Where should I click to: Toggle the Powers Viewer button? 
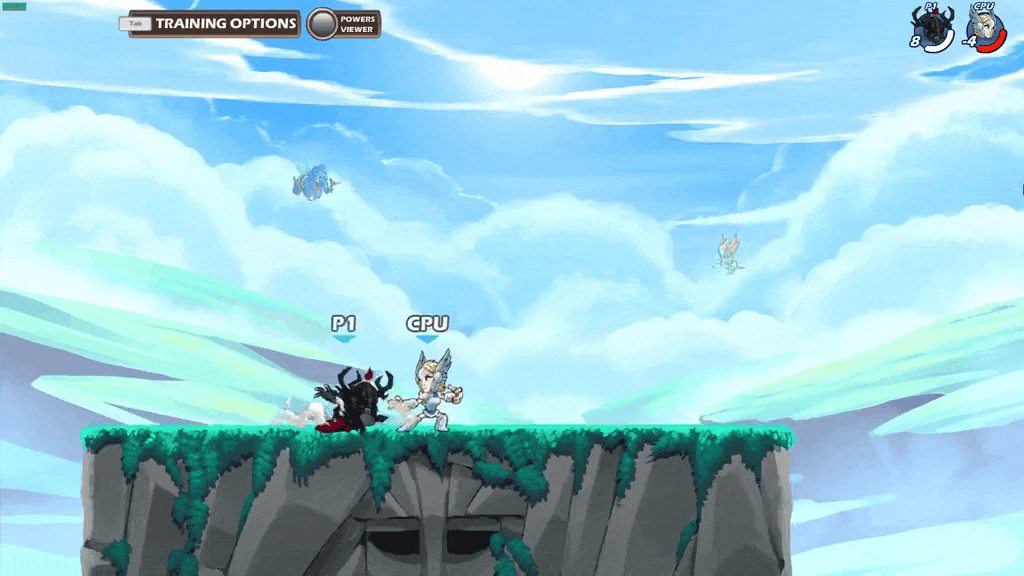pyautogui.click(x=322, y=24)
